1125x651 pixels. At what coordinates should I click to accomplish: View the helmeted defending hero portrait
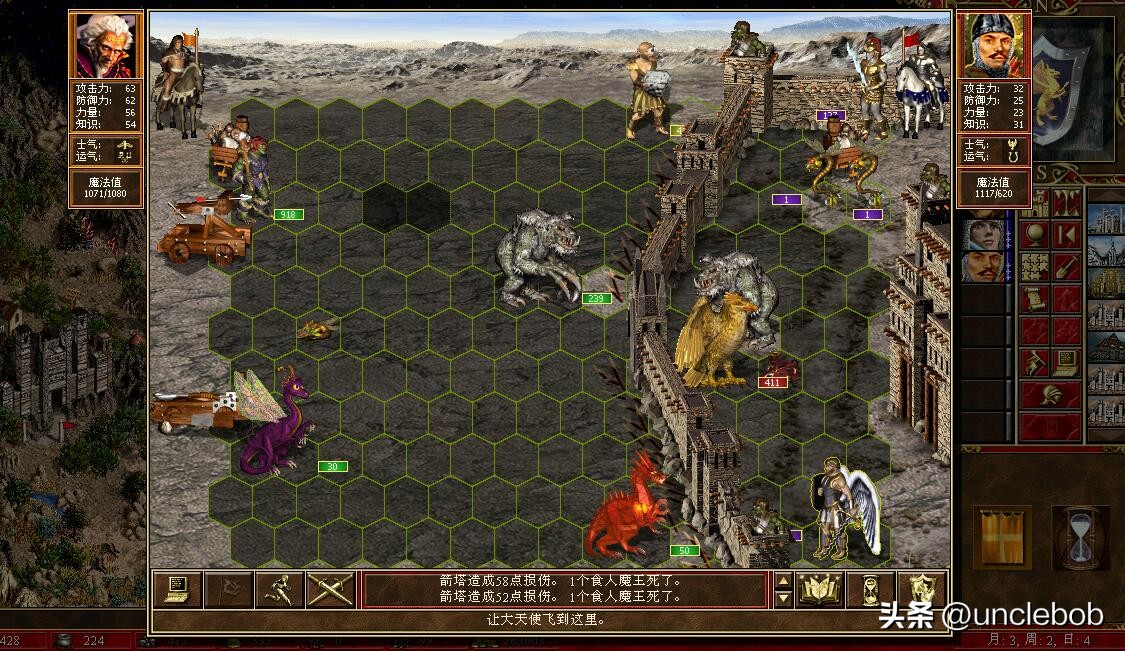(993, 46)
